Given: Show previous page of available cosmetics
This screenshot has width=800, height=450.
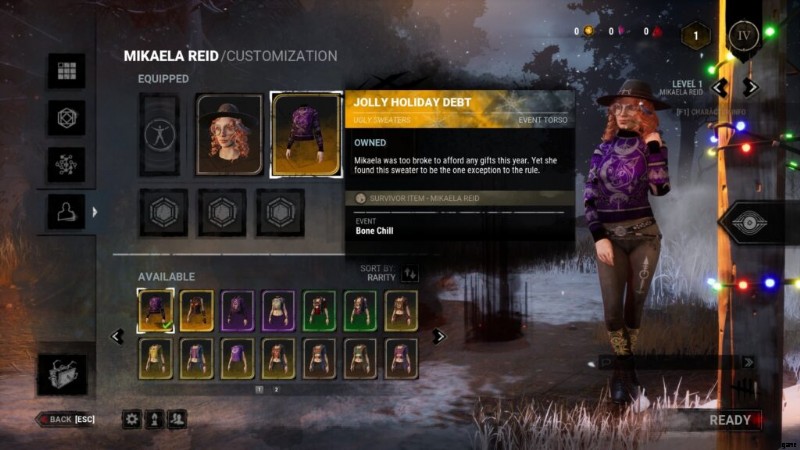Looking at the screenshot, I should tap(118, 336).
